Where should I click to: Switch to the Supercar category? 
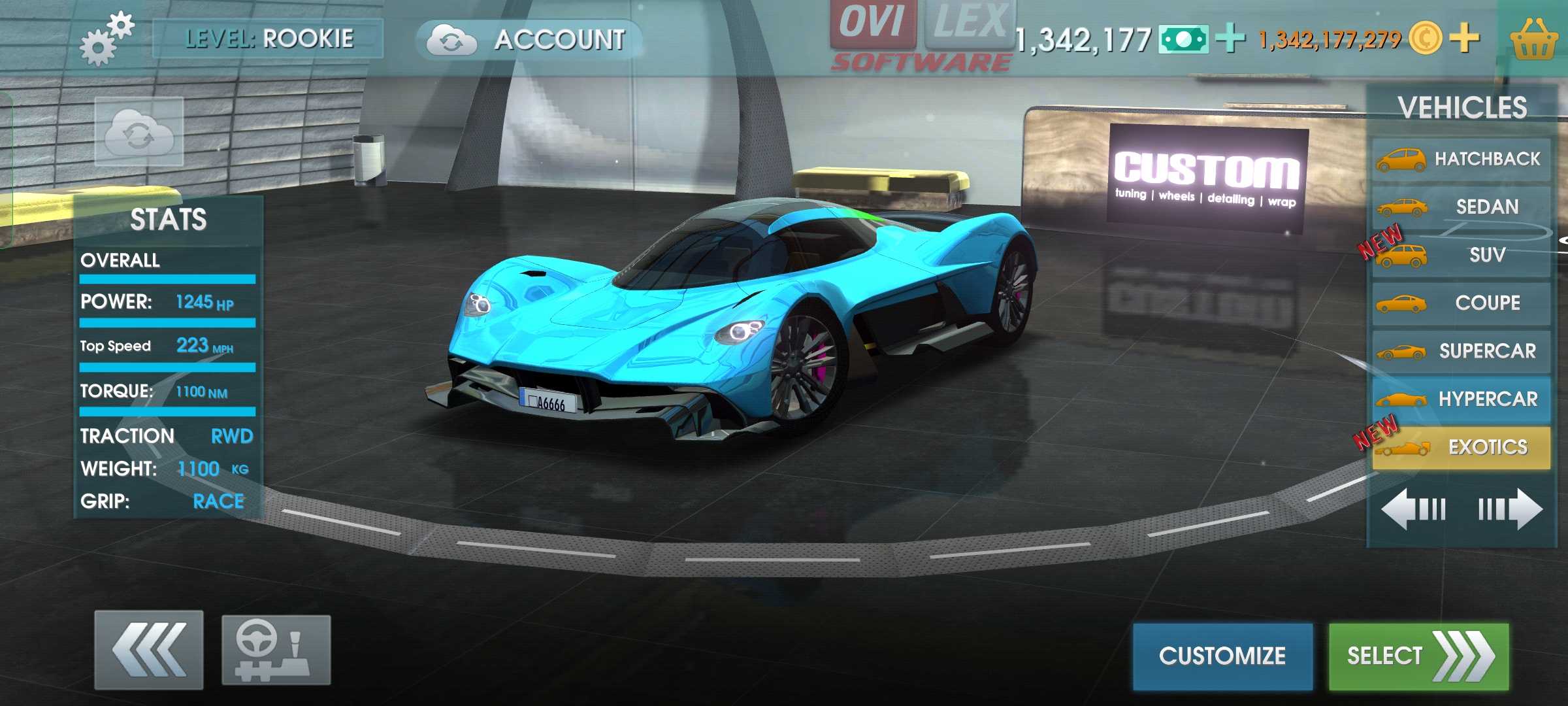(x=1461, y=351)
